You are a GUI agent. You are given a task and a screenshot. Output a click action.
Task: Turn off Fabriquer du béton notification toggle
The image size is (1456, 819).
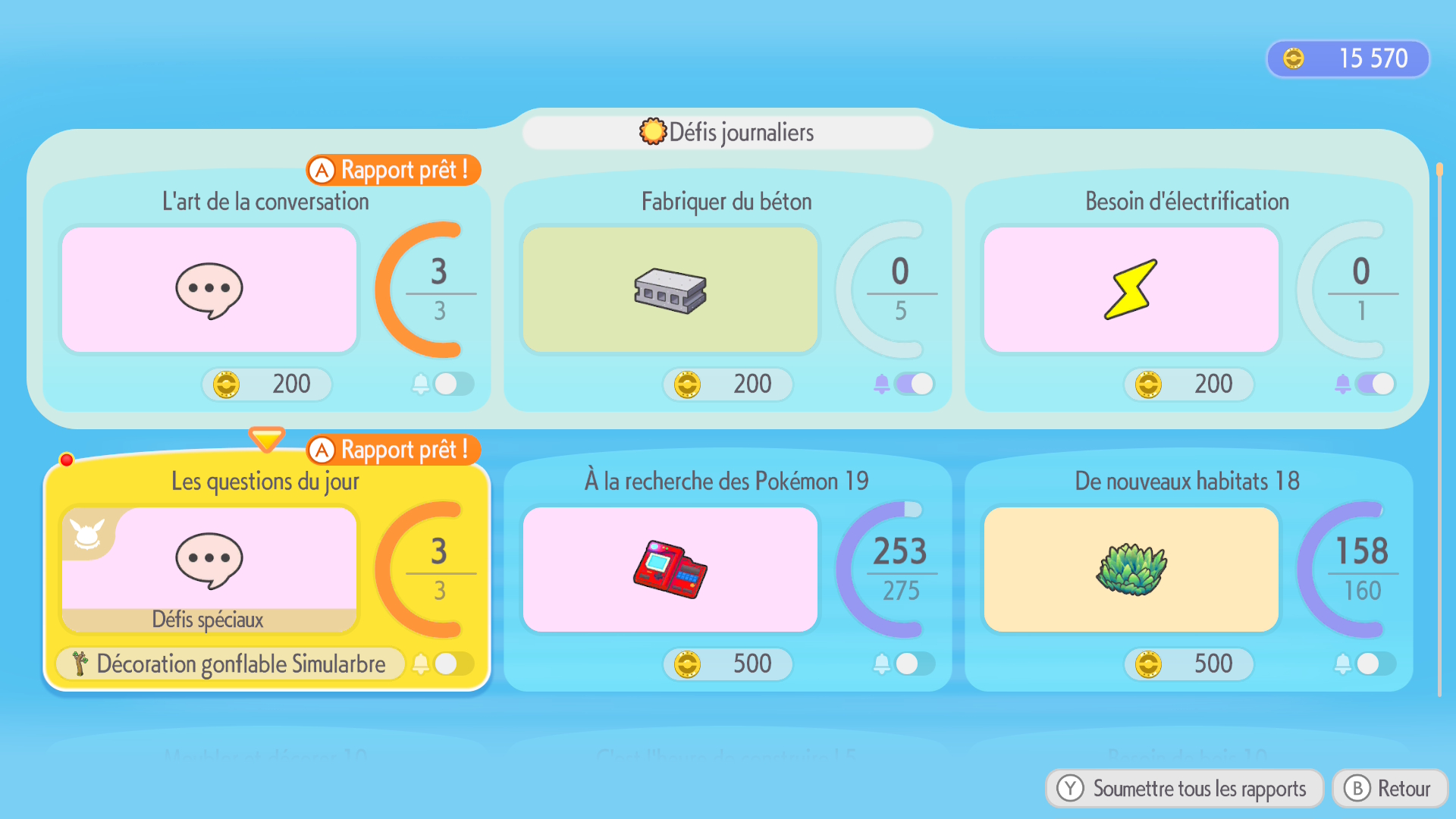tap(914, 384)
